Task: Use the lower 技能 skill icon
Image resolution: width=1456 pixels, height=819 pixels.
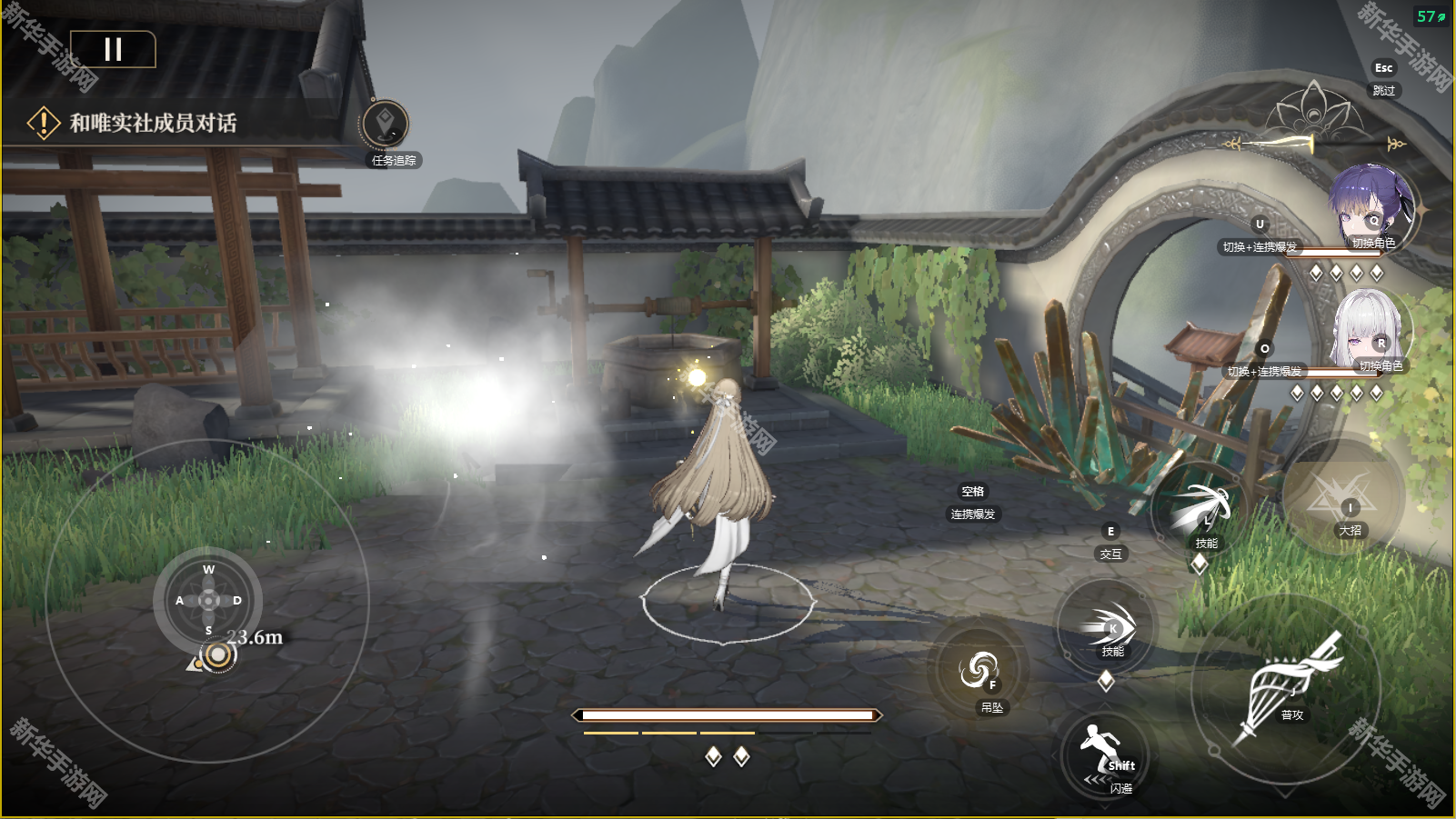Action: tap(1108, 624)
